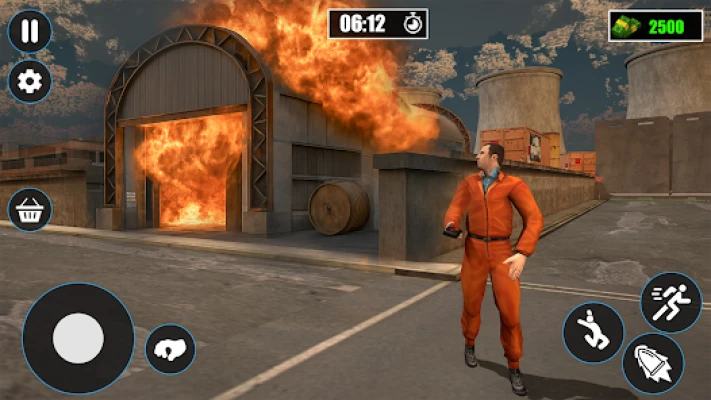Pause the game with the pause button
Viewport: 711px width, 400px height.
(30, 31)
